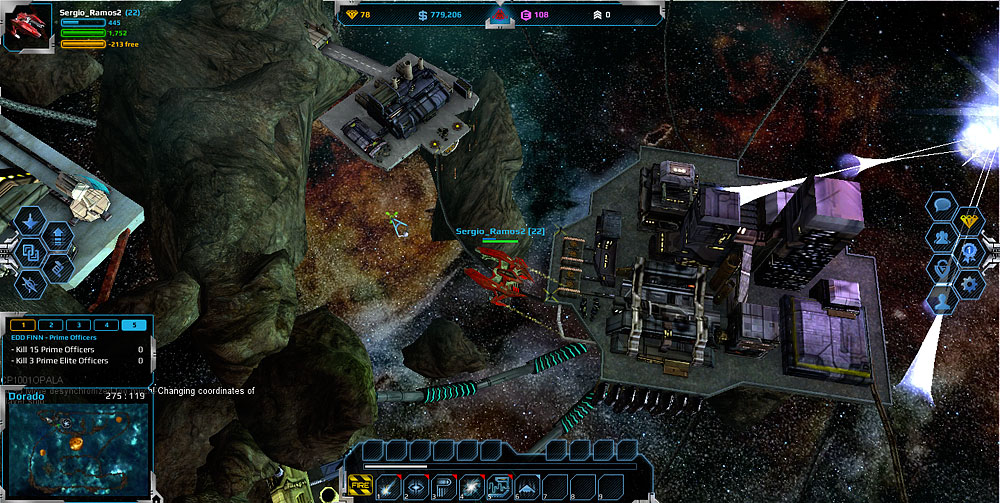Open the group members hexagon button
1000x503 pixels.
click(942, 238)
